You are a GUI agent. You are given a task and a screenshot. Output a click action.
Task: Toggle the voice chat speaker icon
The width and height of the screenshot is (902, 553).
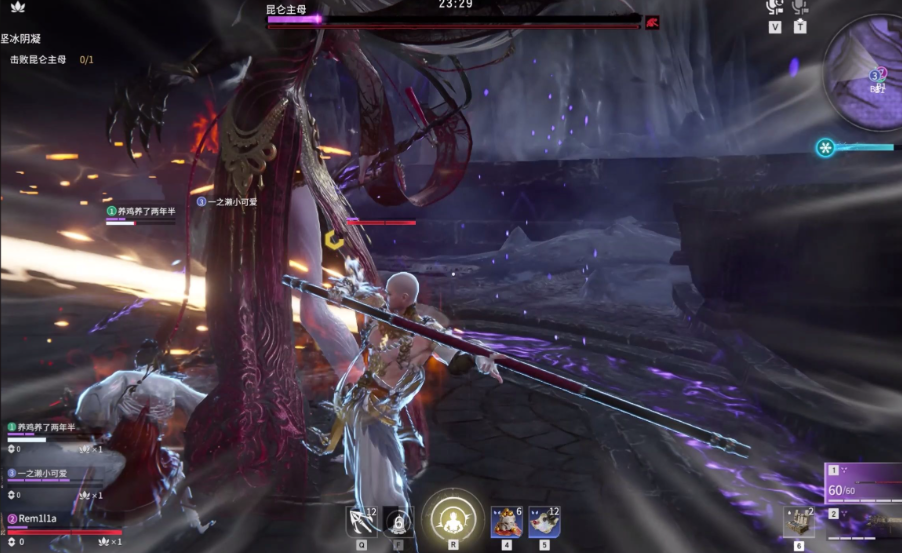coord(774,8)
